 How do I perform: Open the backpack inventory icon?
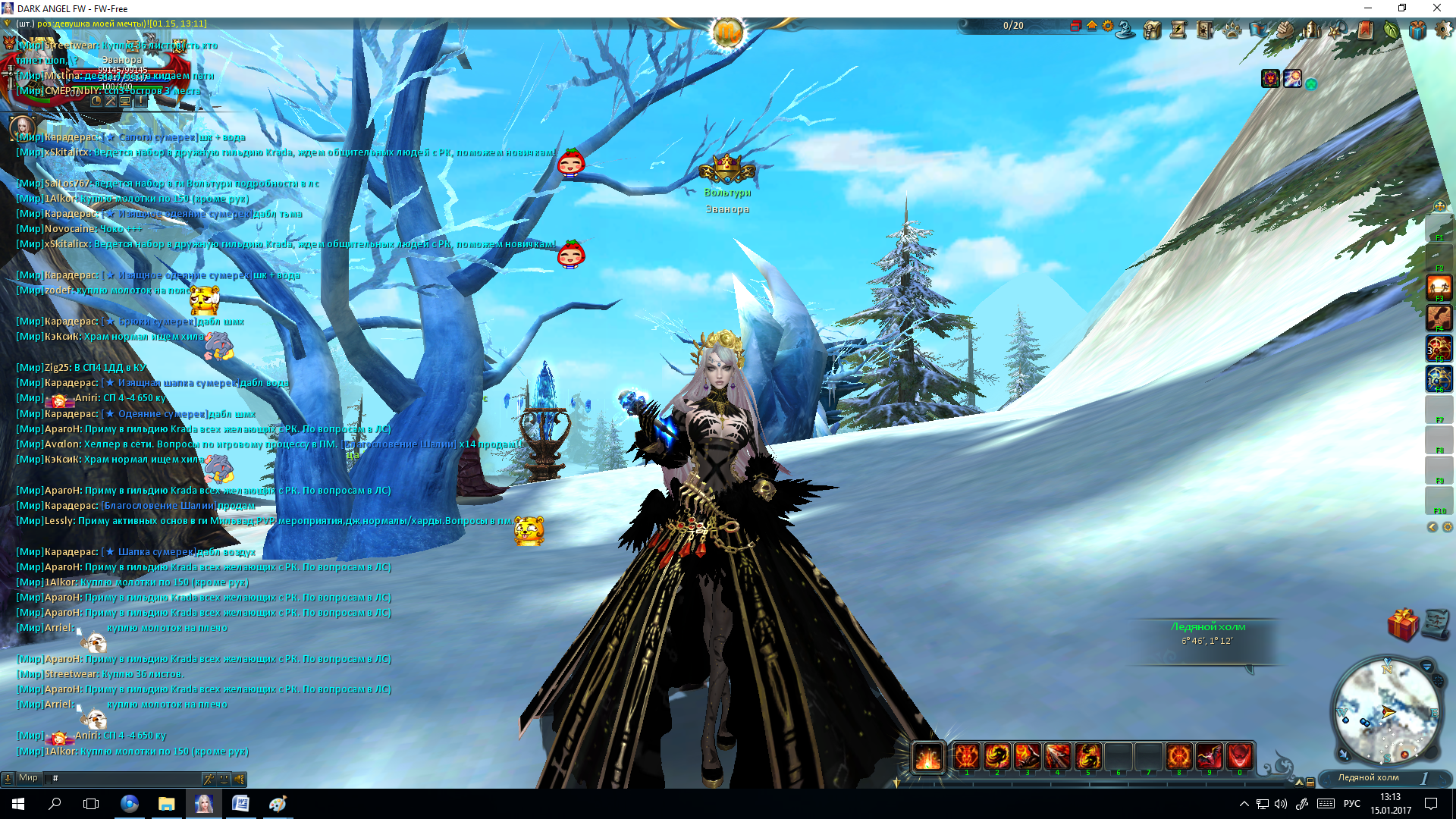coord(1153,30)
